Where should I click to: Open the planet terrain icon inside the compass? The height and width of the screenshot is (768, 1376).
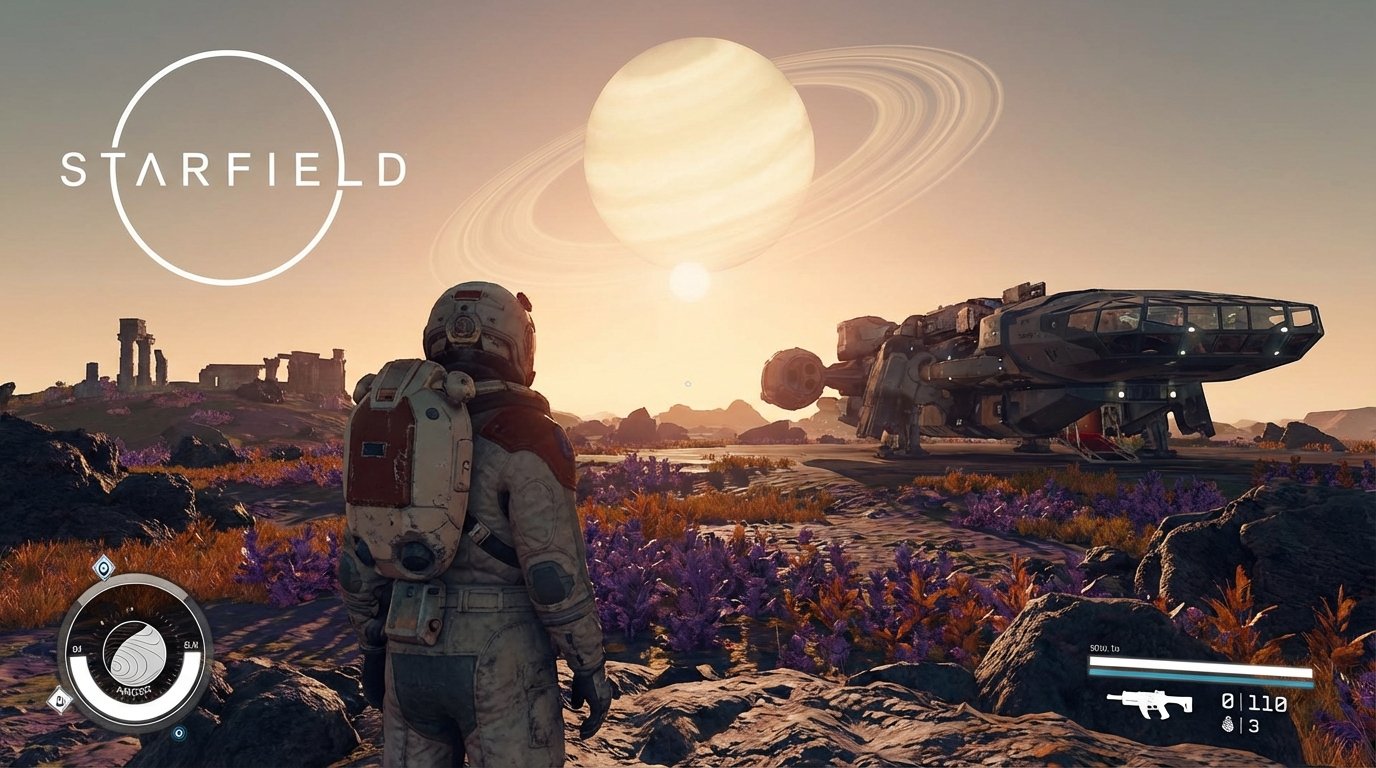point(134,652)
